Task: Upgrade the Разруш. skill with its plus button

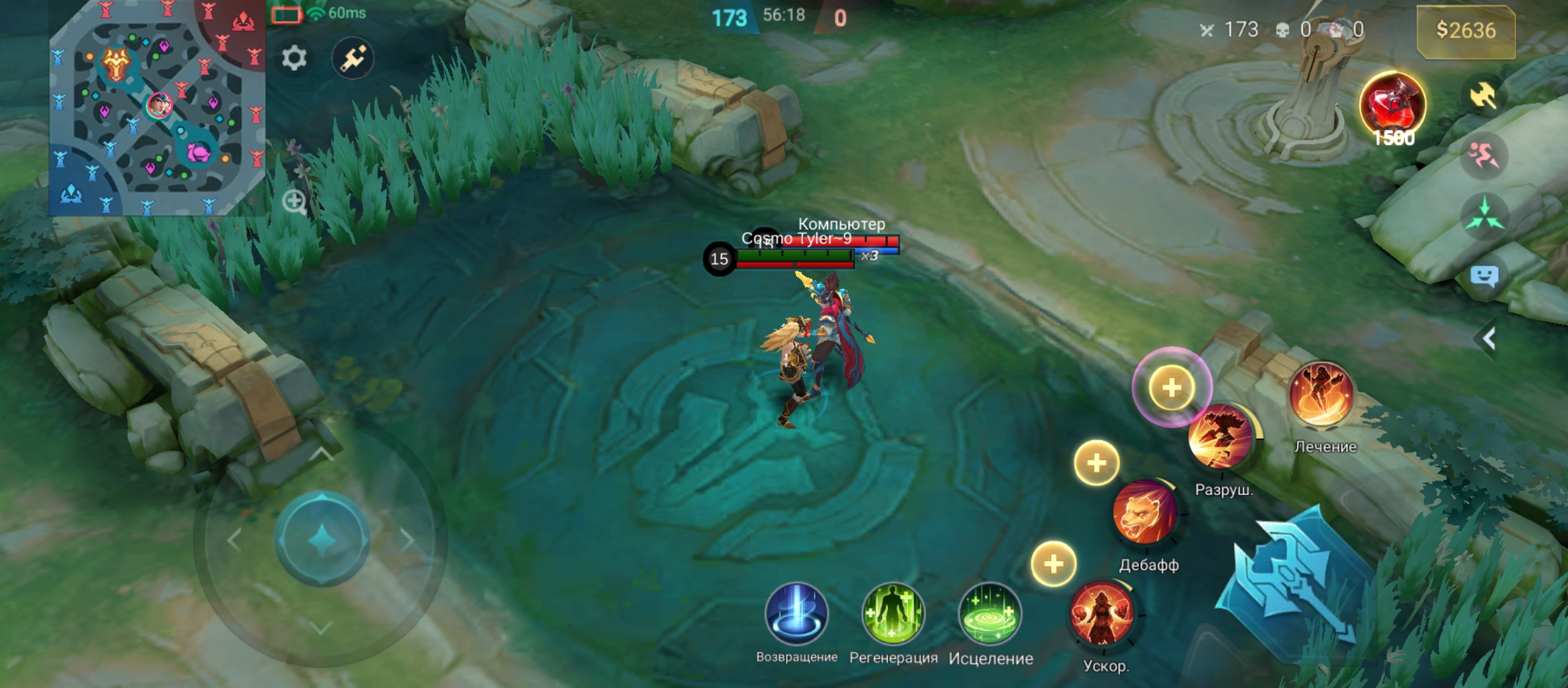Action: click(x=1172, y=387)
